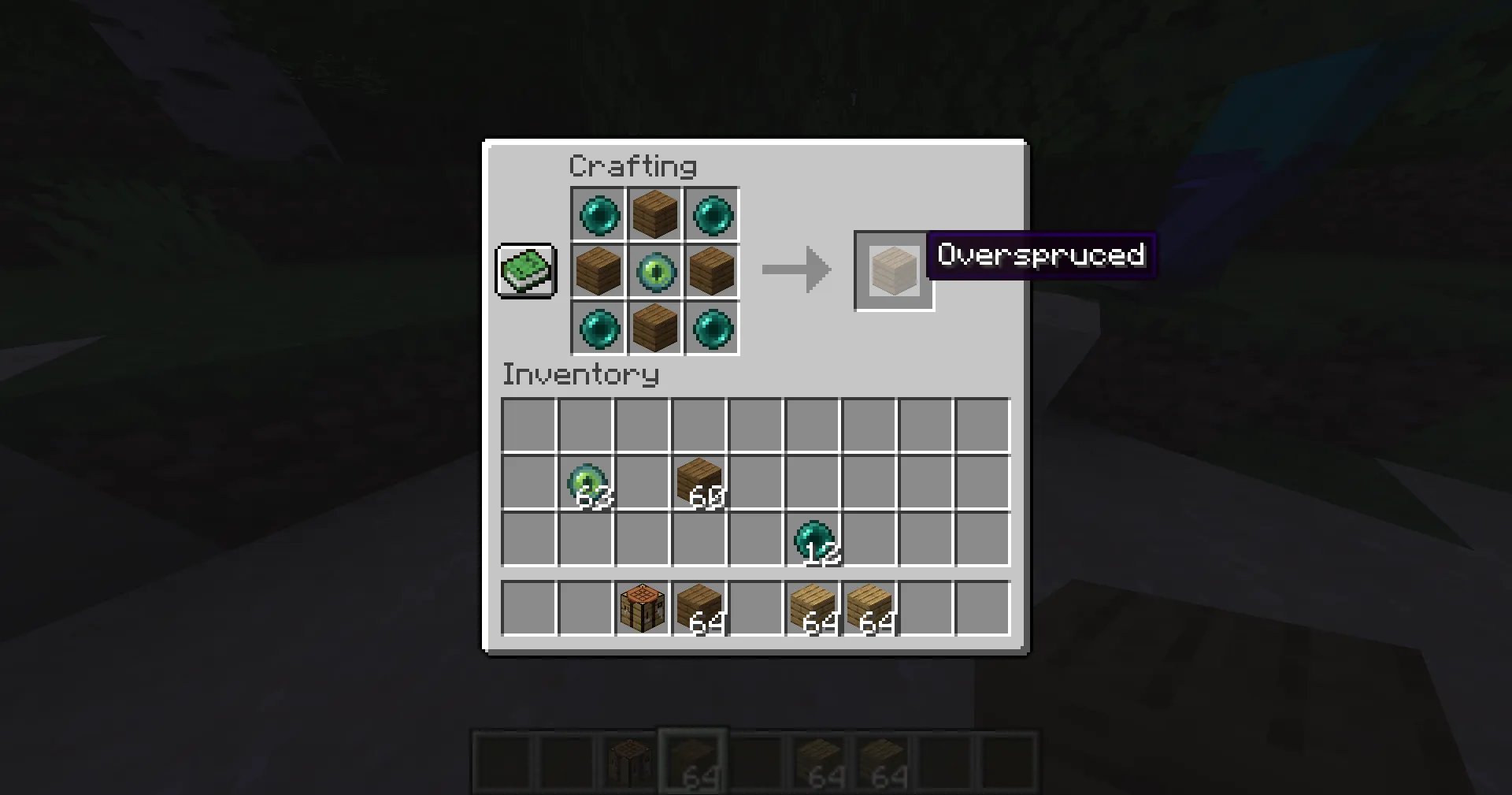Select the oak planks in the middle-left crafting slot

pos(598,271)
